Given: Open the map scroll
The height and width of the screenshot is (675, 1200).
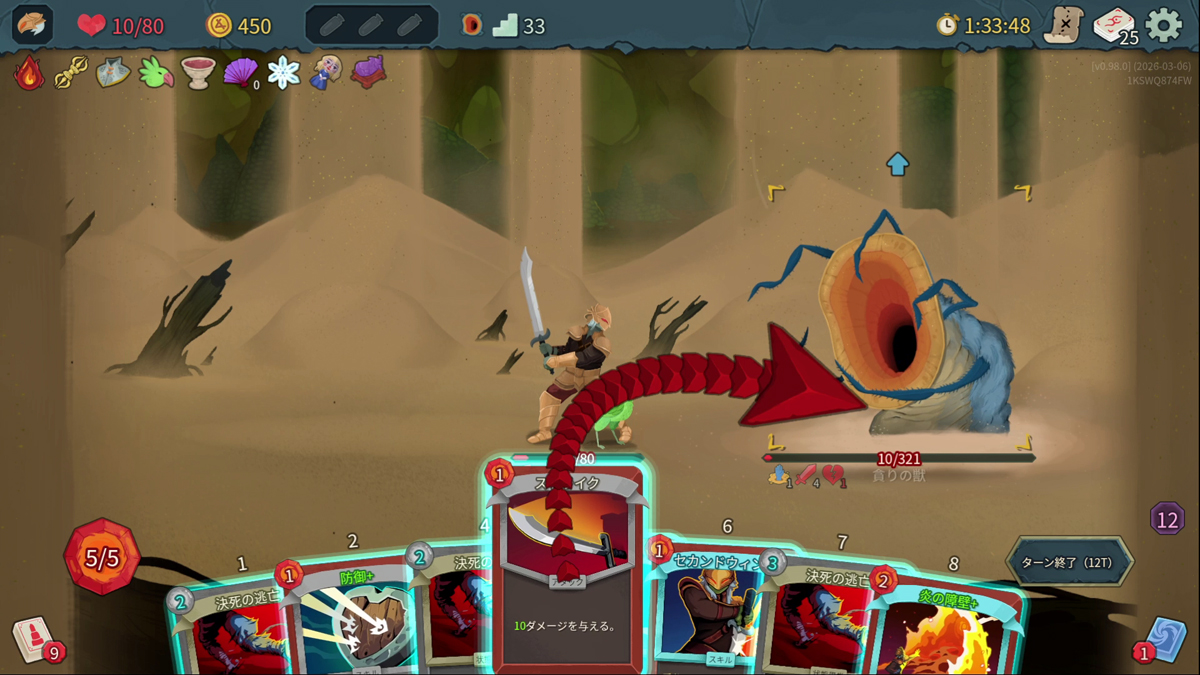Looking at the screenshot, I should pos(1063,25).
